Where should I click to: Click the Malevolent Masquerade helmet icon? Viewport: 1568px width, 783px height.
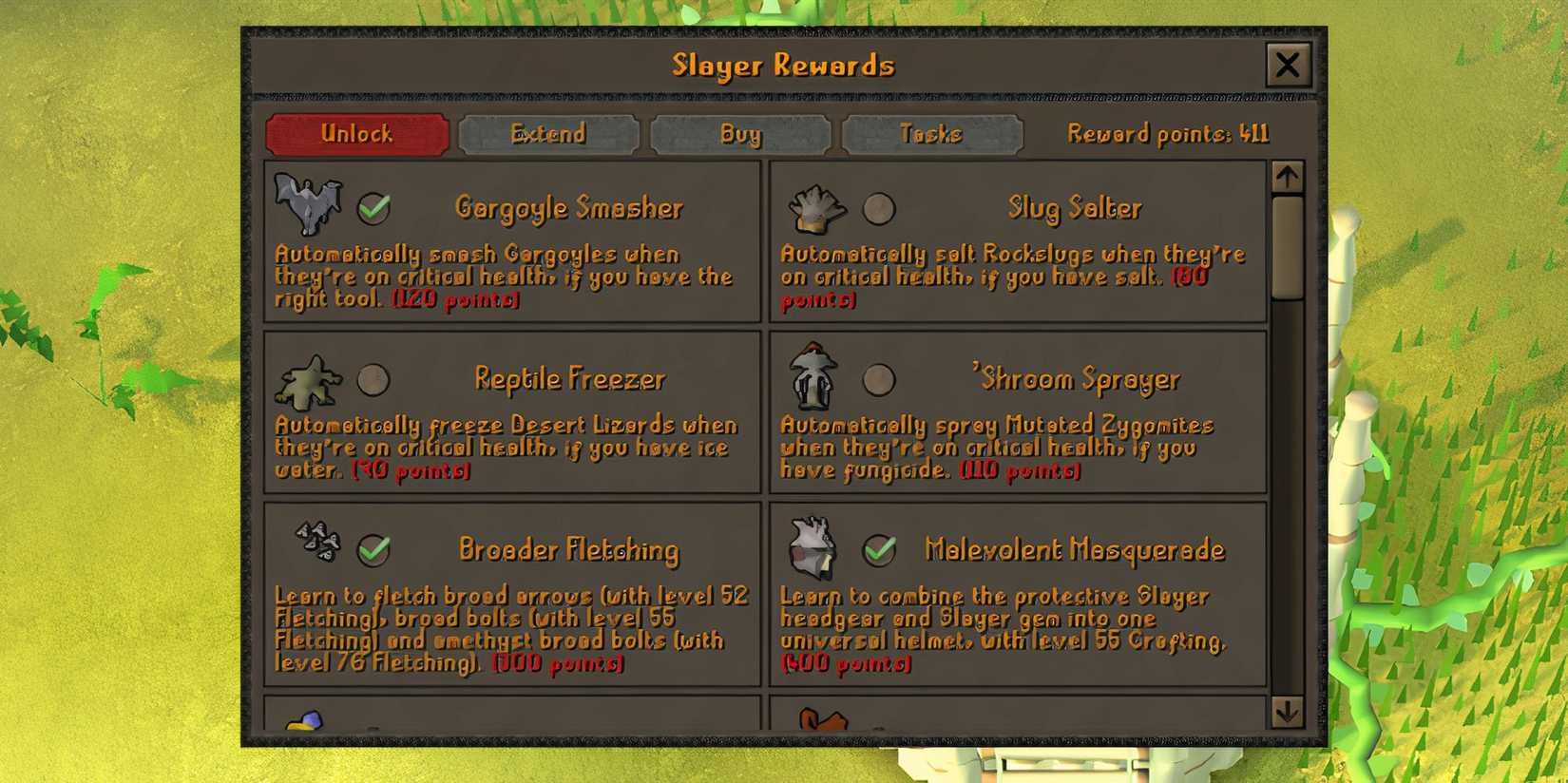tap(813, 546)
